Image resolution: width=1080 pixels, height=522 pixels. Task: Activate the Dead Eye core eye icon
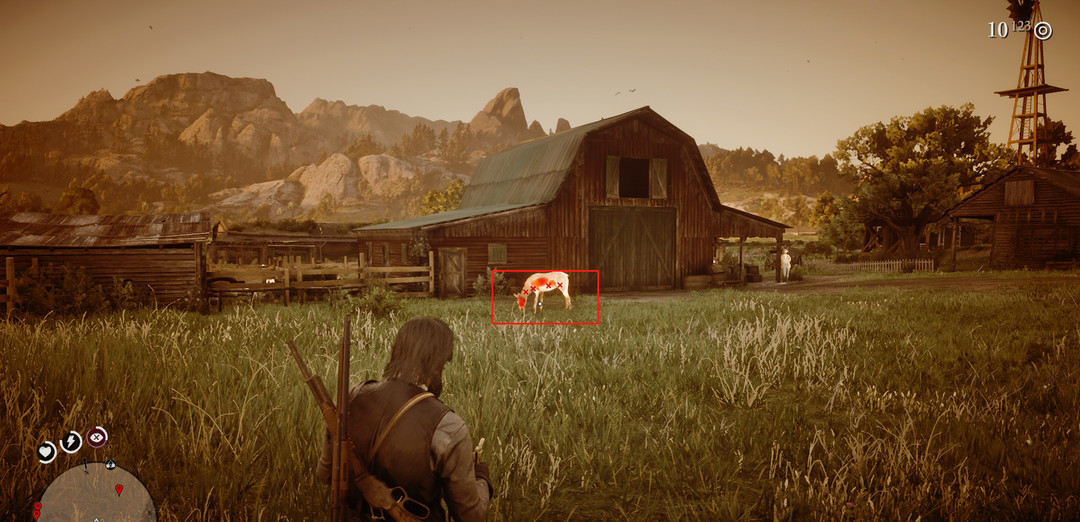(x=97, y=436)
